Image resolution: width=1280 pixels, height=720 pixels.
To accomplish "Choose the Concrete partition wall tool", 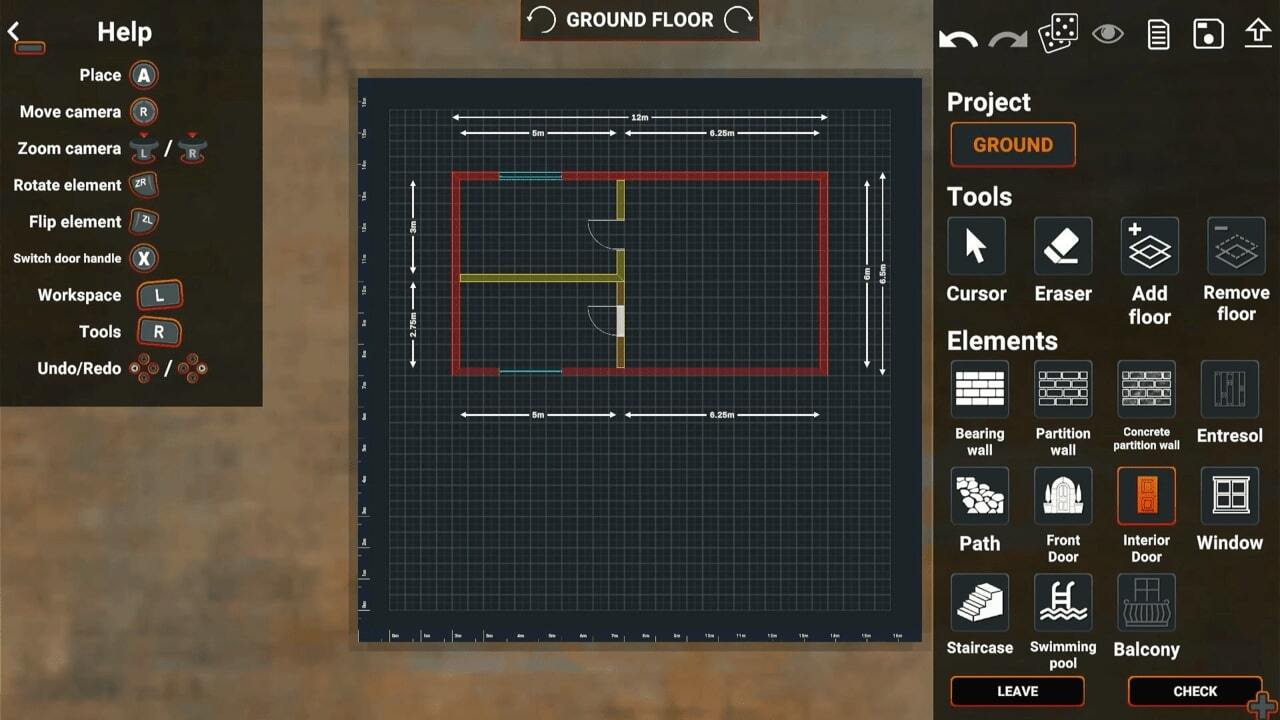I will [1146, 390].
